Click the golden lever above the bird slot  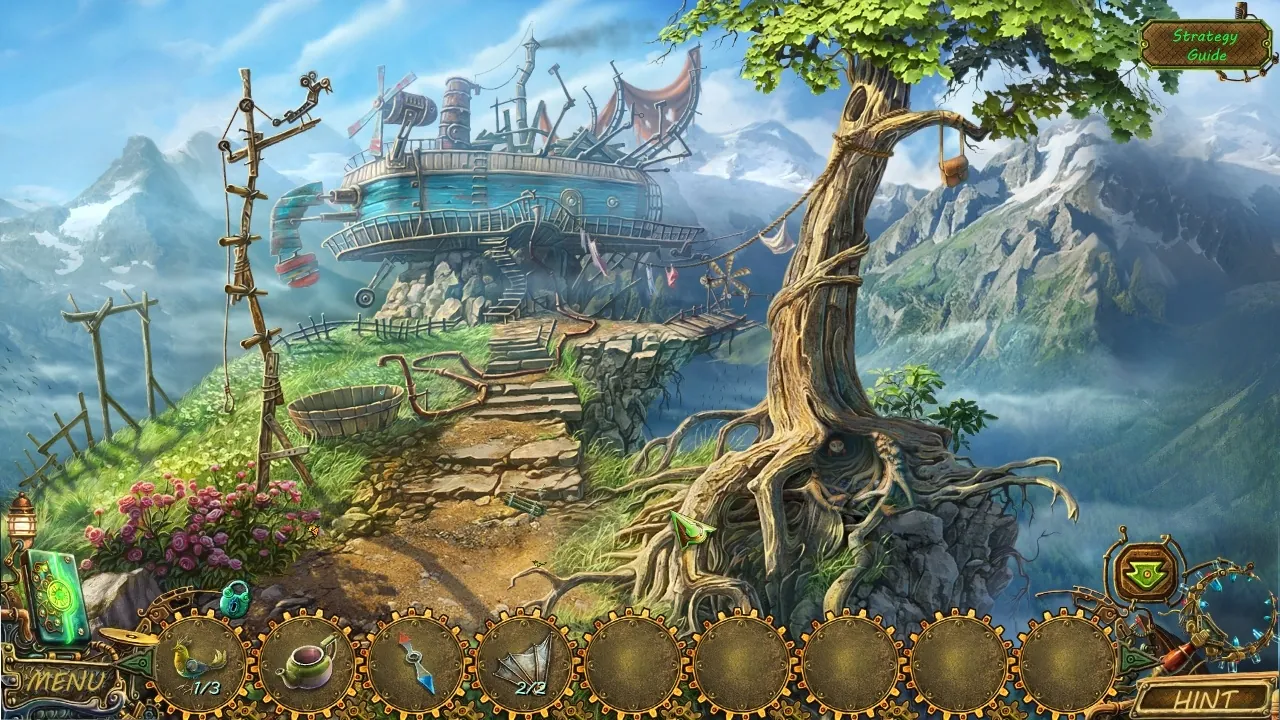[130, 637]
